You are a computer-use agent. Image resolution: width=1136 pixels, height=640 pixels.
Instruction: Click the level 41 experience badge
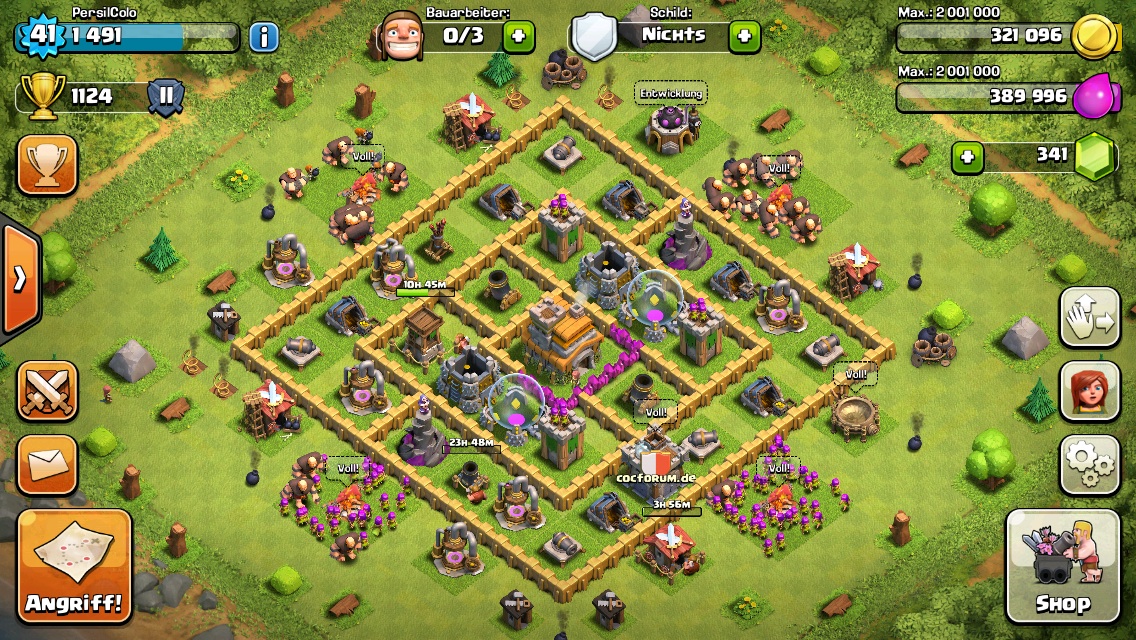[41, 35]
